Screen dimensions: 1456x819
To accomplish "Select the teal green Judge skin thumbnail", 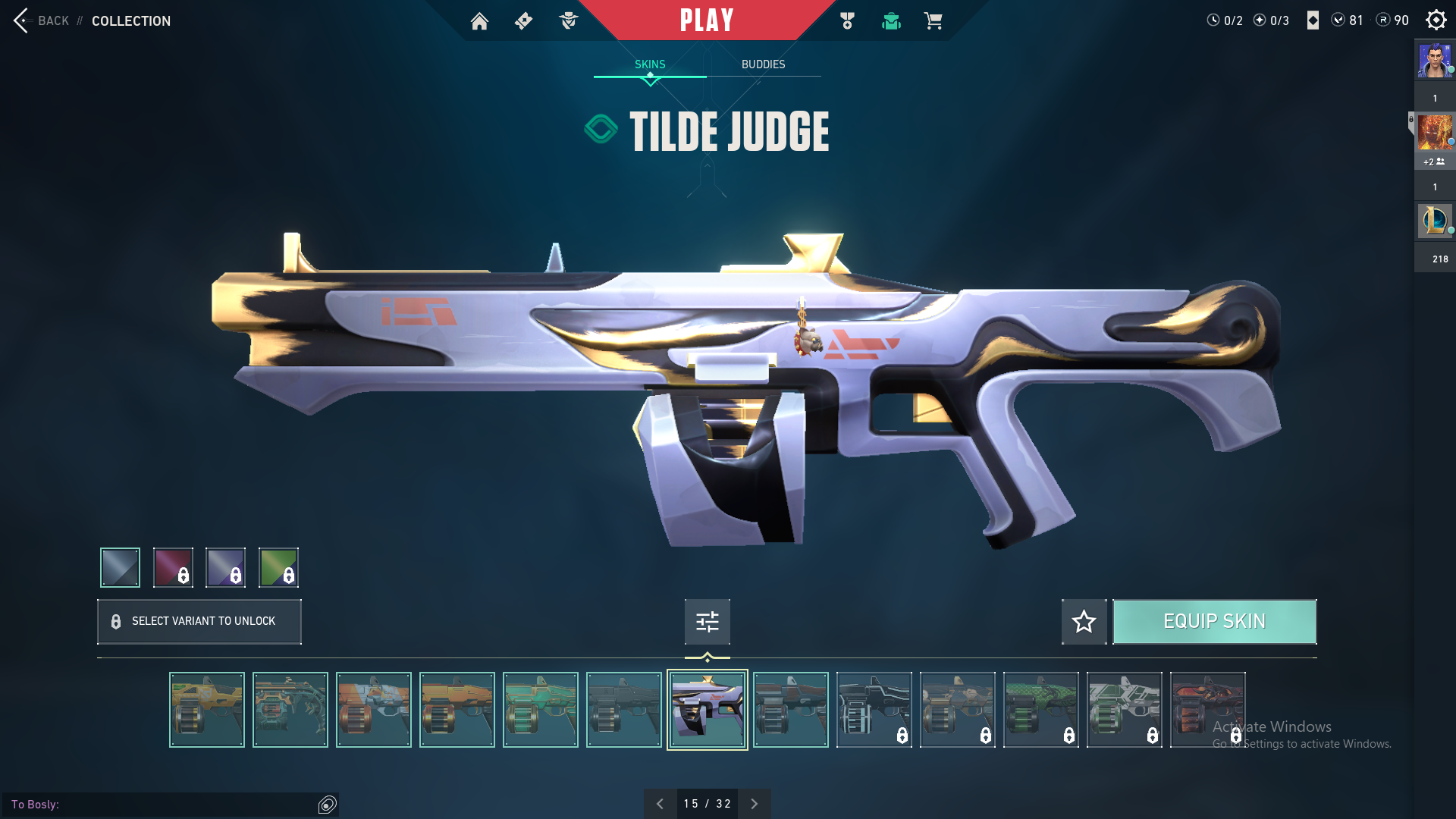I will coord(540,710).
